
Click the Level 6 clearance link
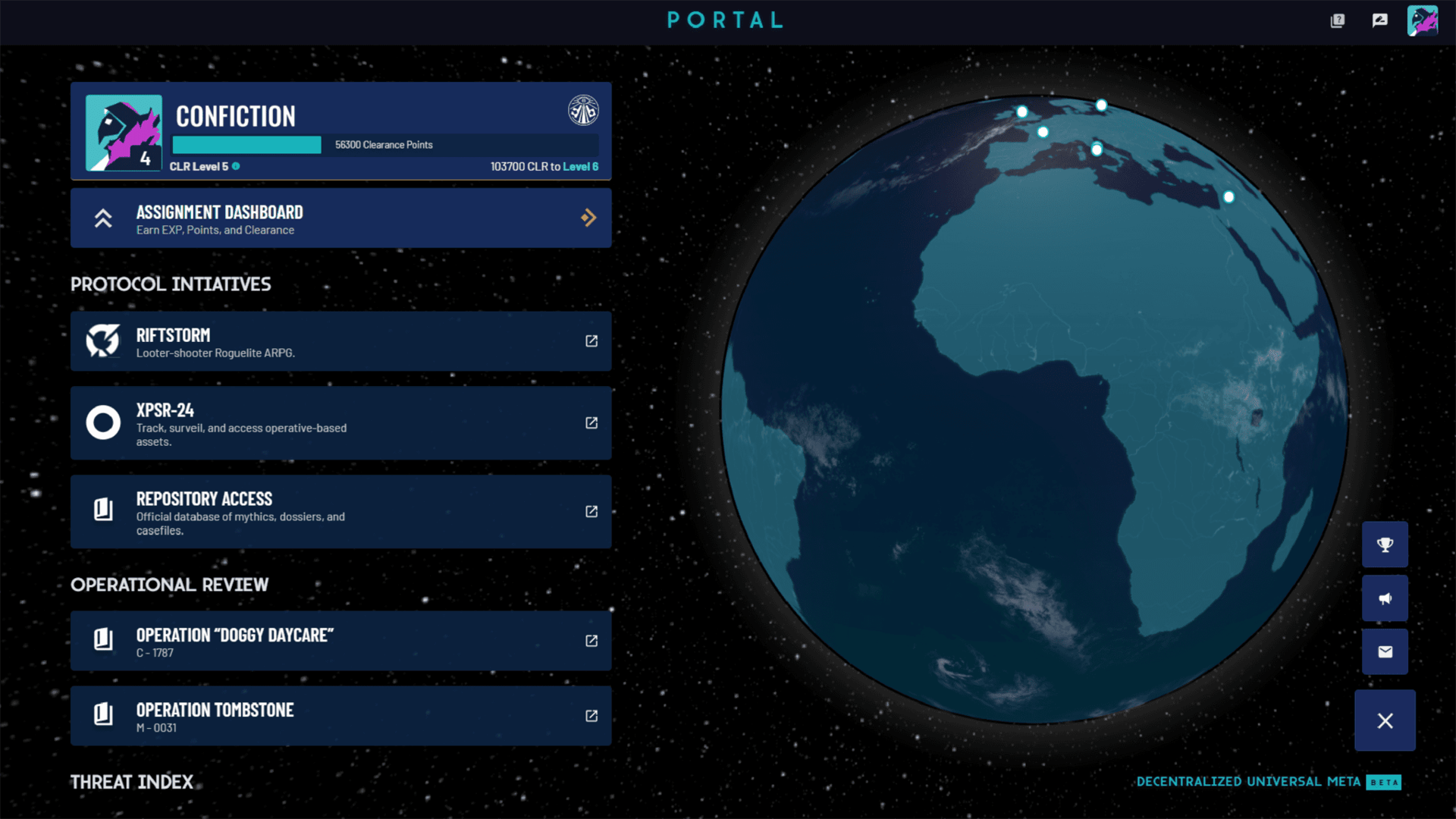581,166
